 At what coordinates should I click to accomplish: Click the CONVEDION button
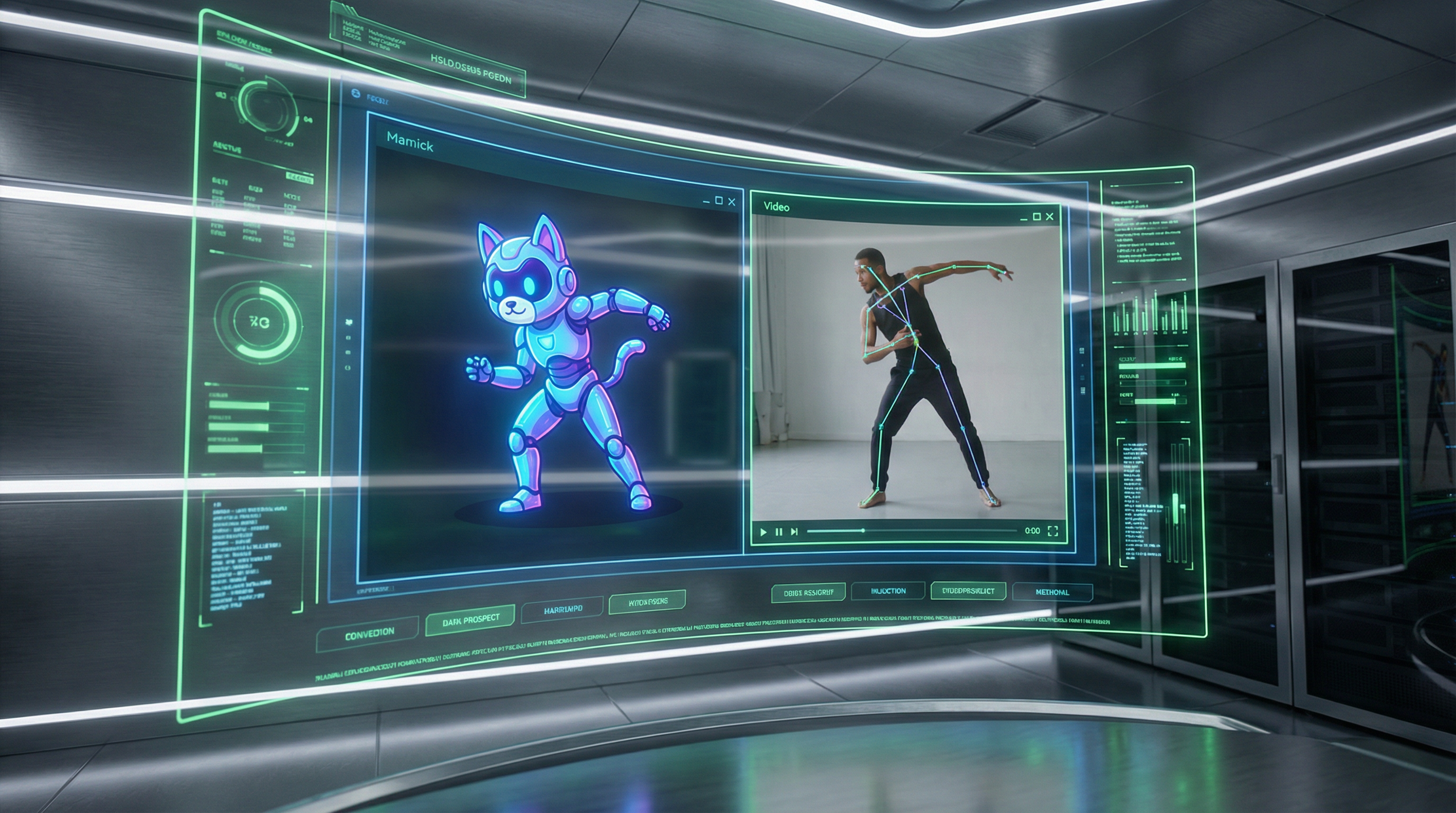369,633
